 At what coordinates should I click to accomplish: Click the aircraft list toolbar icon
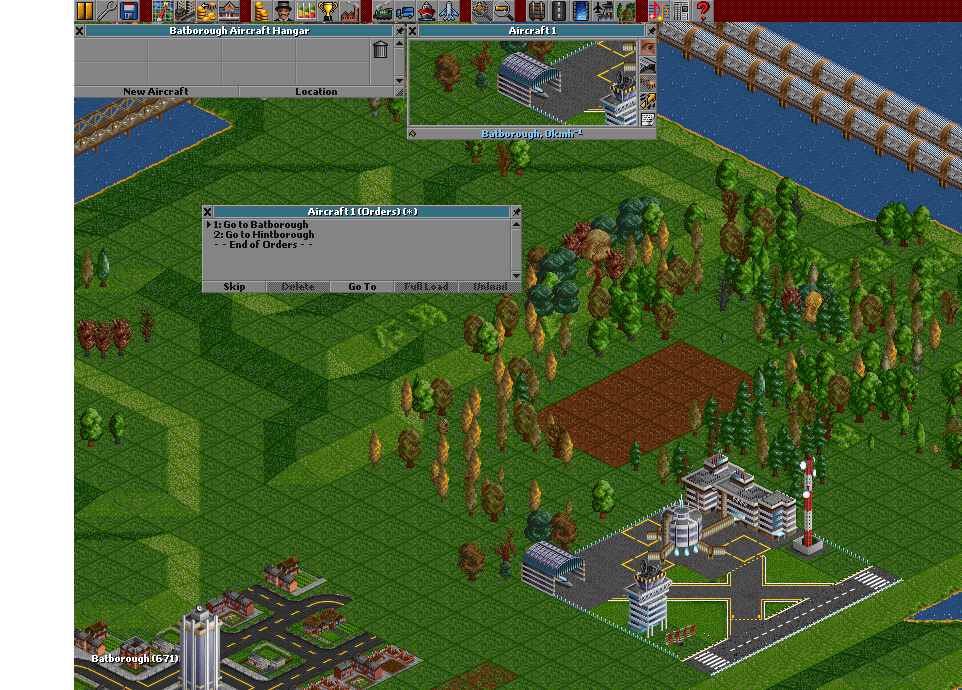click(x=449, y=11)
